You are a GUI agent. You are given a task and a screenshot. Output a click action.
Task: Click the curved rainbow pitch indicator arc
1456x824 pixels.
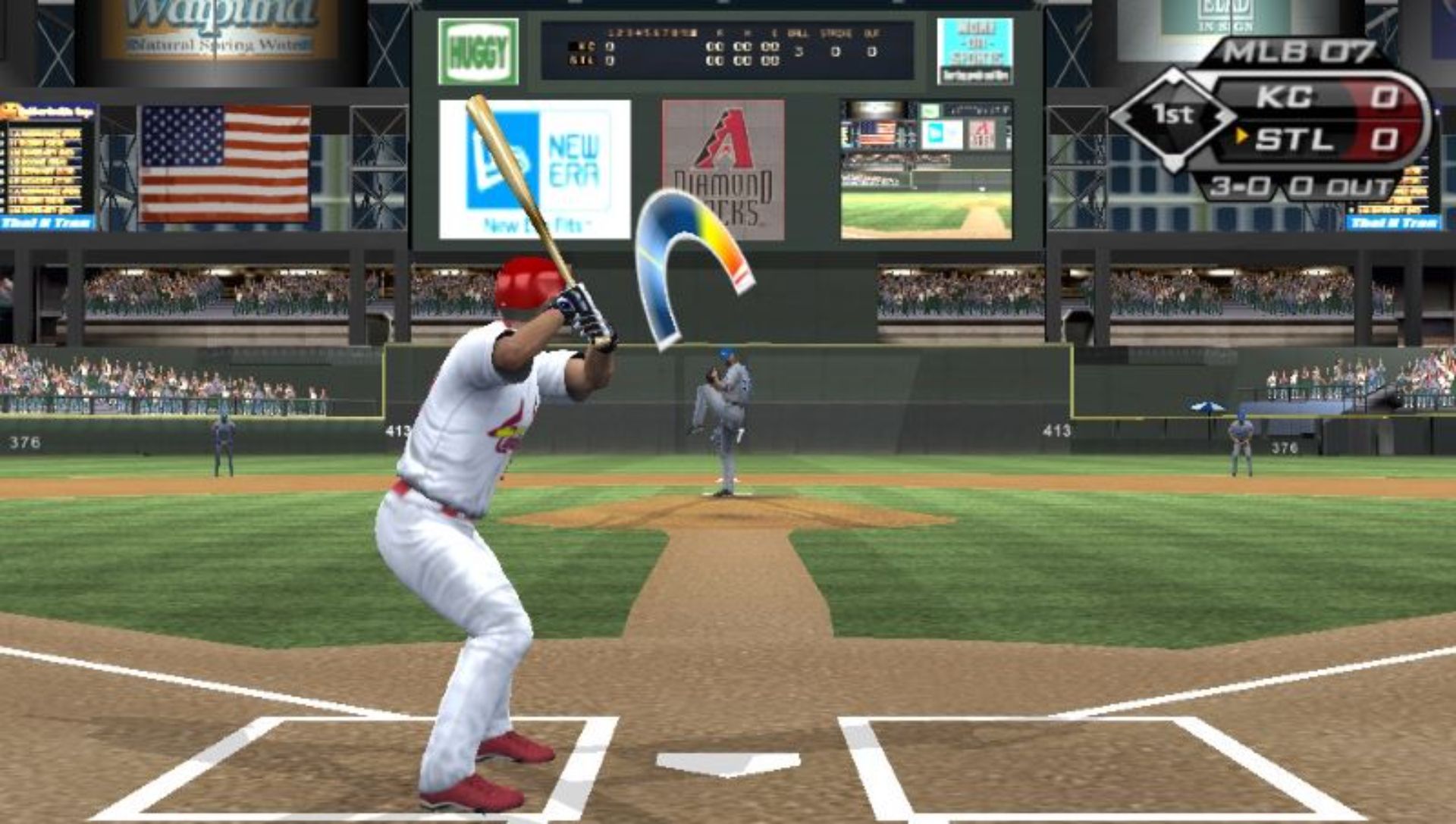[686, 227]
